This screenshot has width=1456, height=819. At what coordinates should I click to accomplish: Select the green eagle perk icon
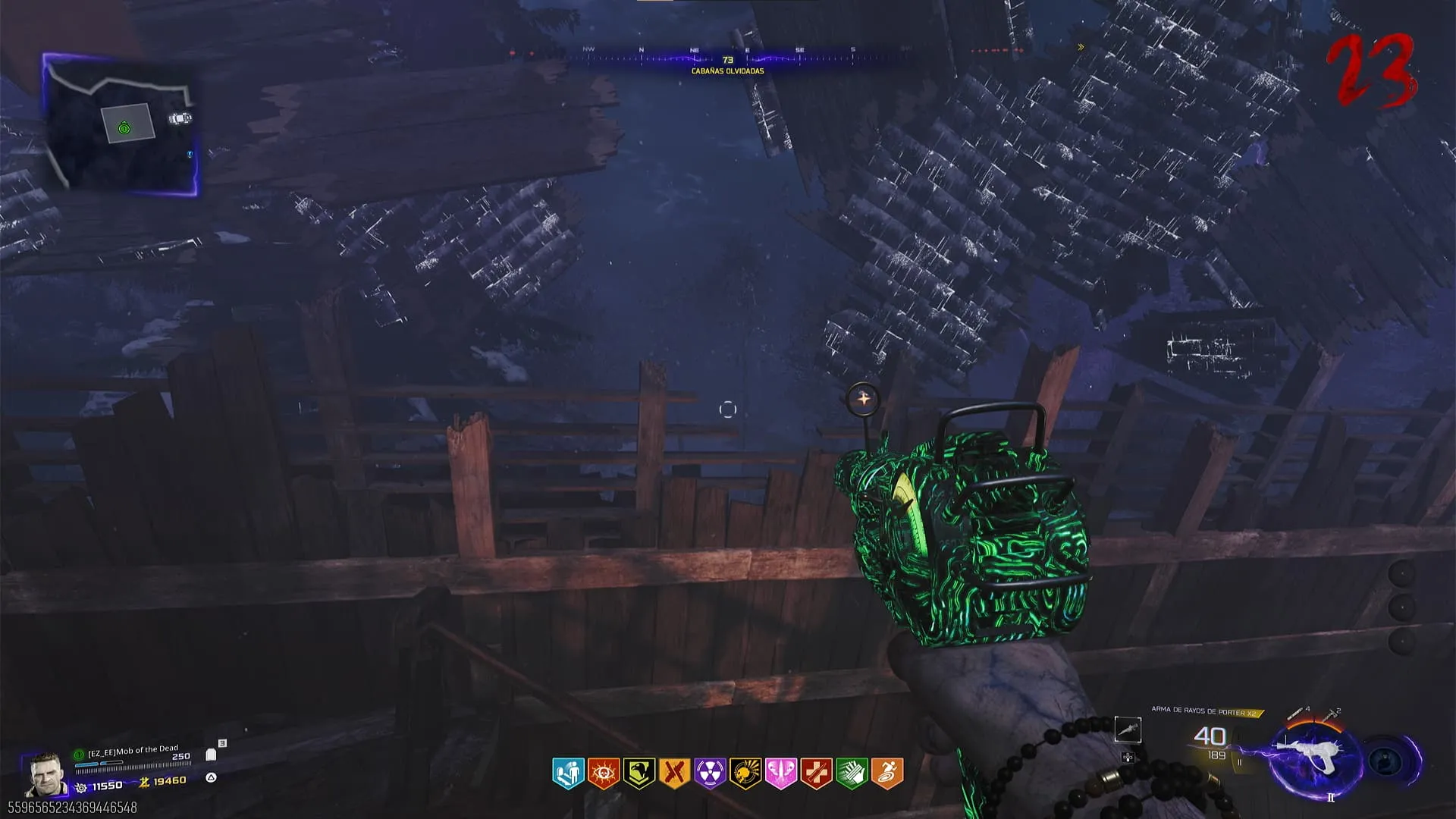tap(639, 773)
